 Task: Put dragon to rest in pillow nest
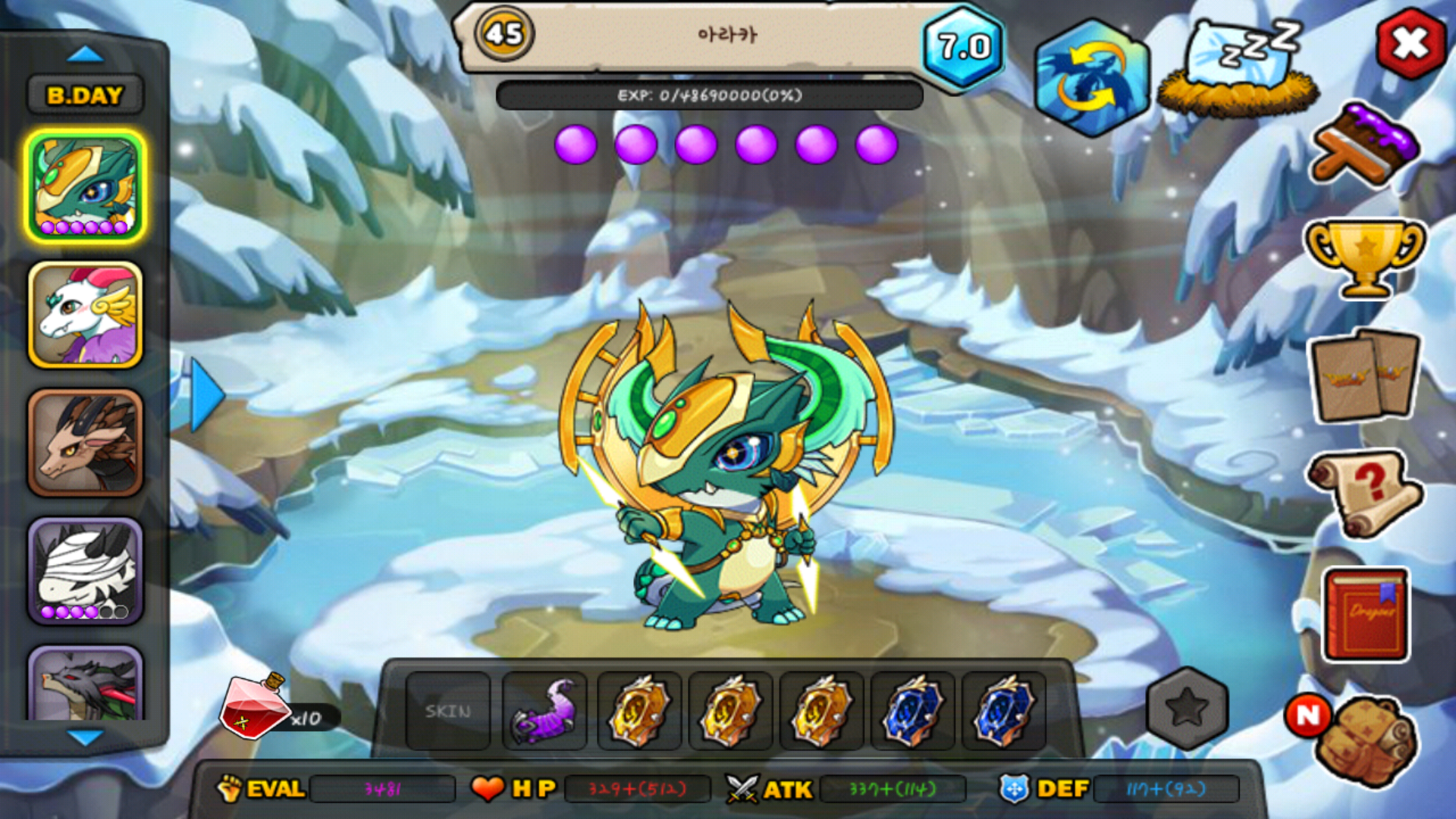point(1238,70)
